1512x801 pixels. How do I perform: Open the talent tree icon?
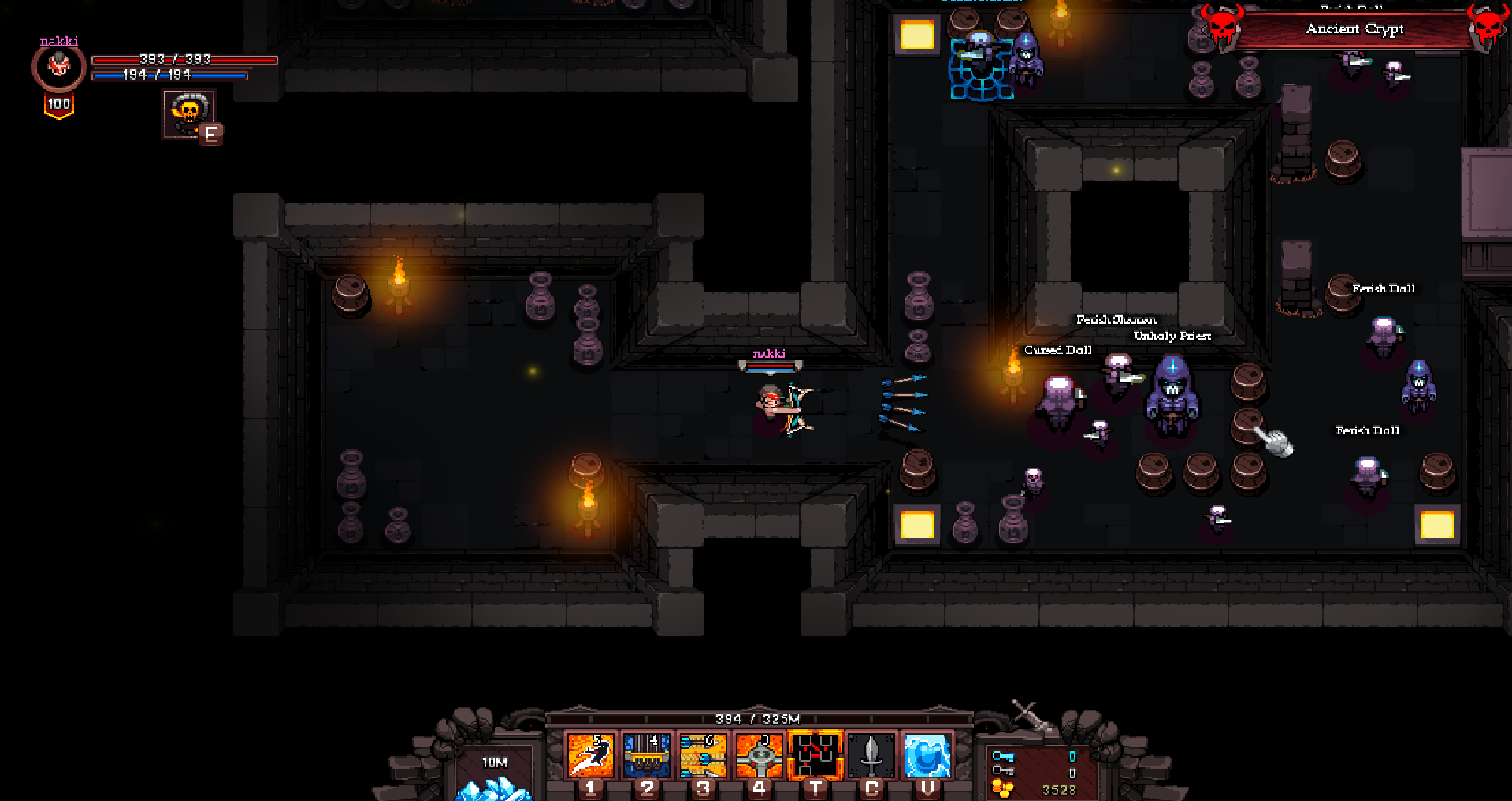point(815,755)
